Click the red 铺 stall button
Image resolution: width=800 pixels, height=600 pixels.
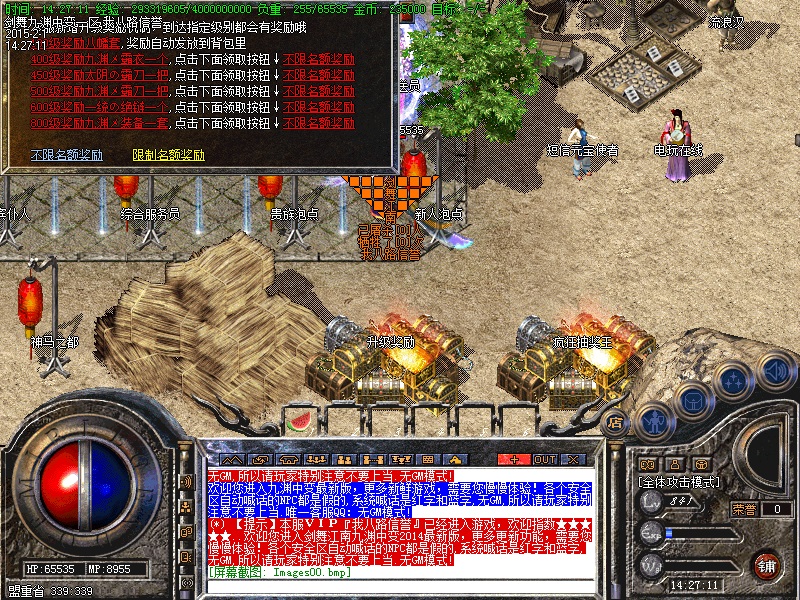point(767,564)
